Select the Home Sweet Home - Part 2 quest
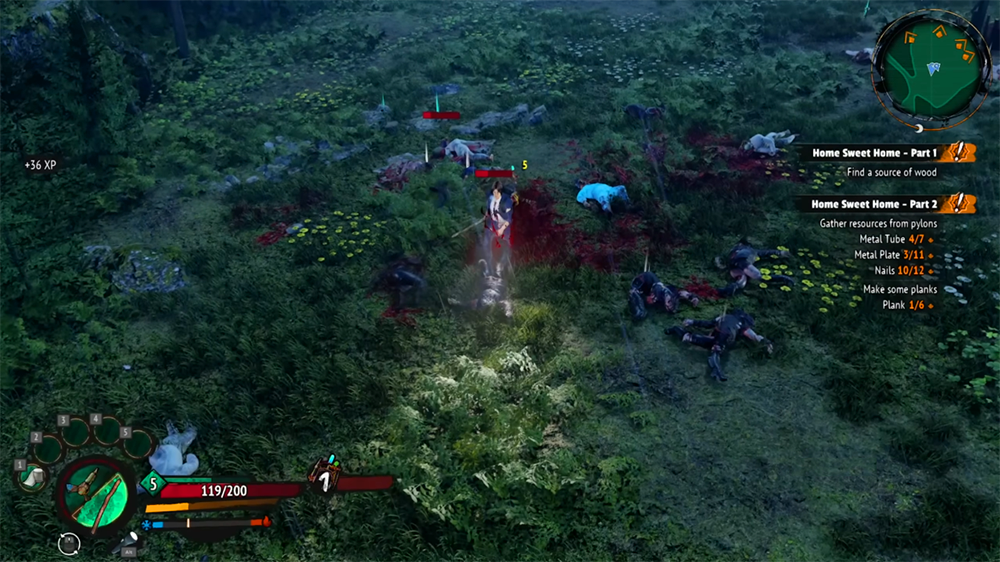 click(875, 204)
